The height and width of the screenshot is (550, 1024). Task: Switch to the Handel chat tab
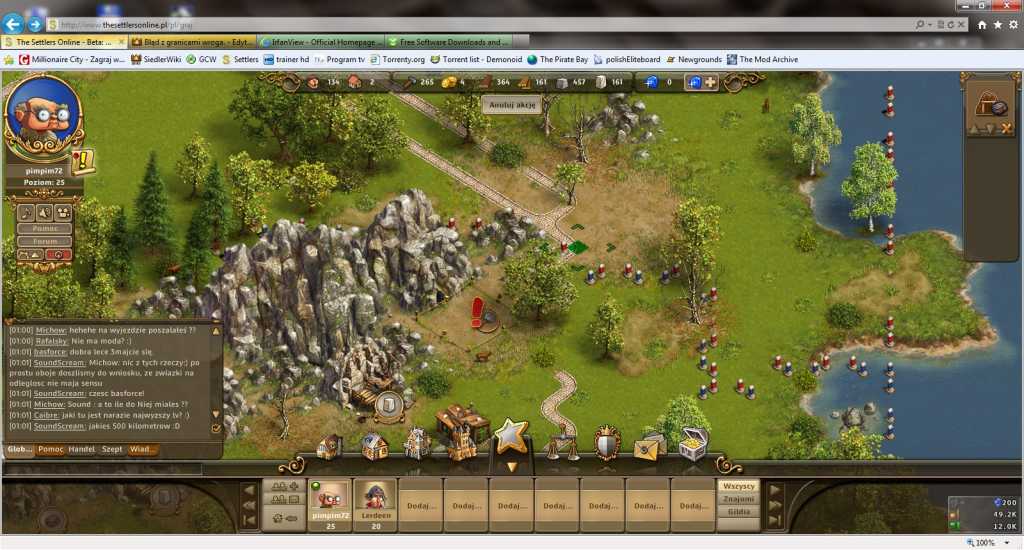[81, 449]
